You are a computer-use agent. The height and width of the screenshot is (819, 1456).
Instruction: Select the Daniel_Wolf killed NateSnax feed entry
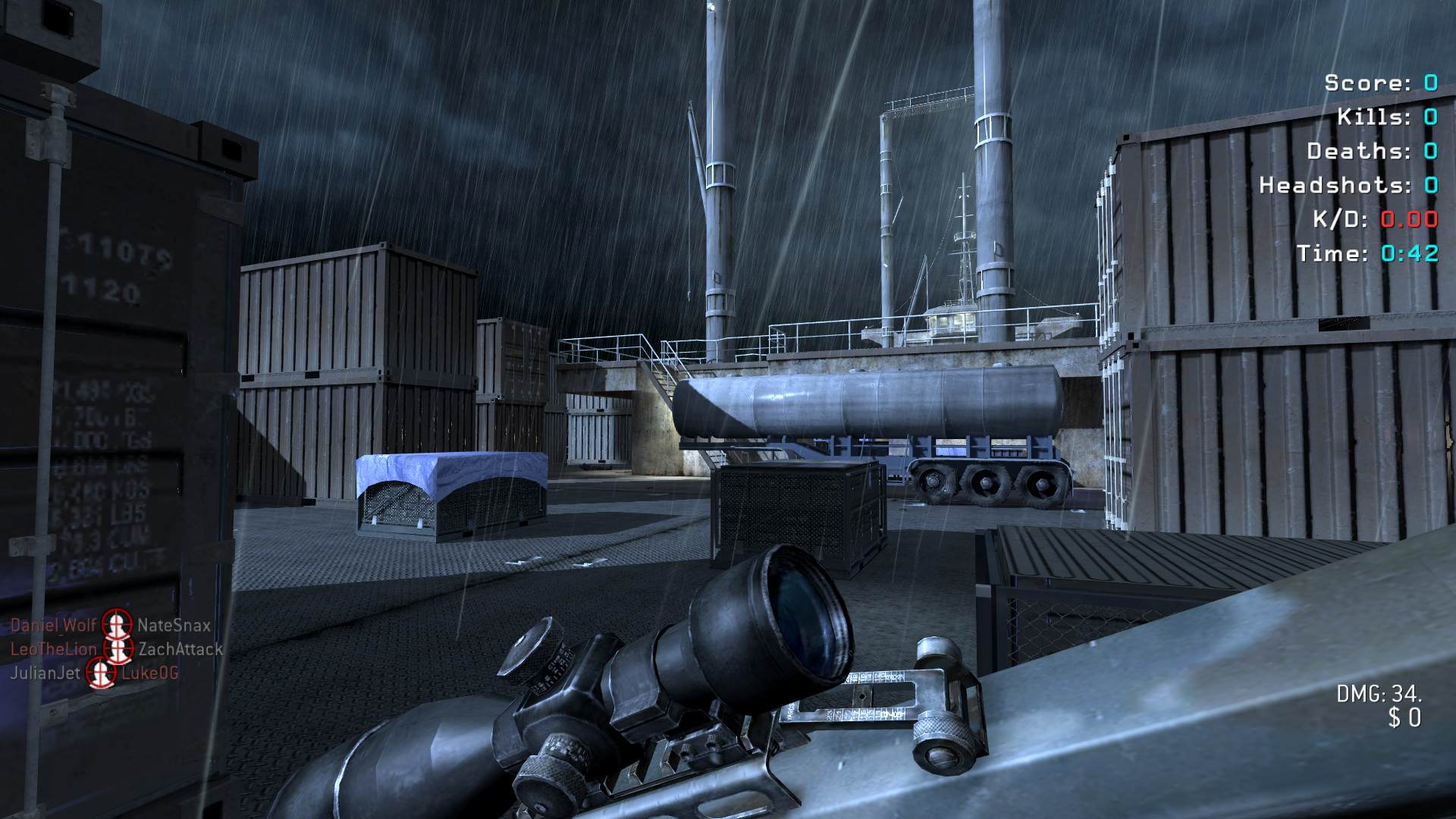point(111,626)
